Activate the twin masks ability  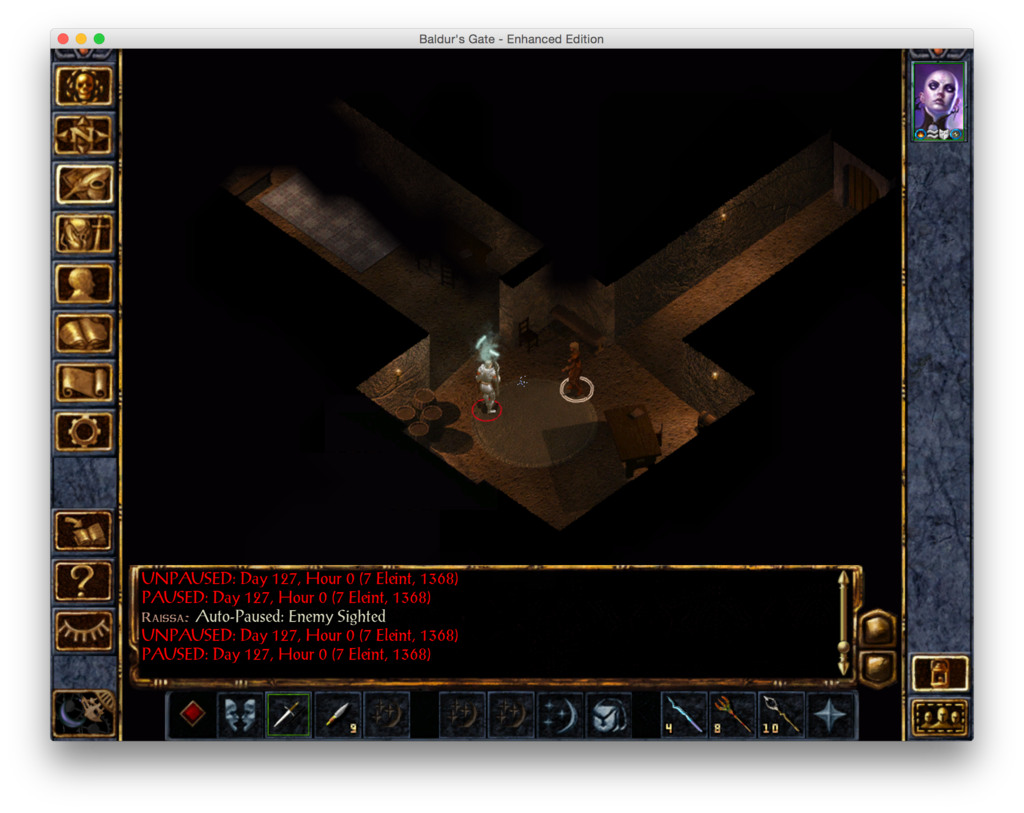240,715
